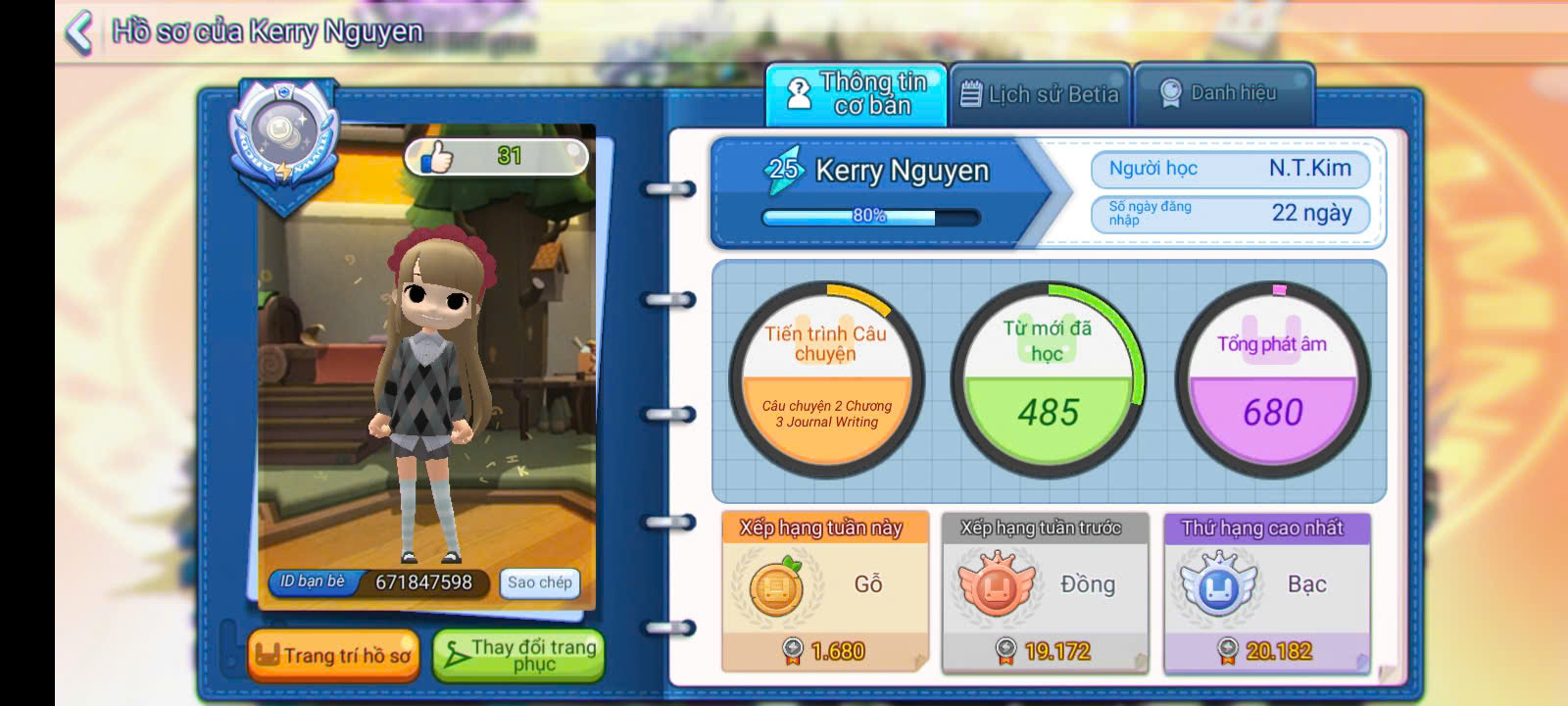Select the Từ mới đã học circle
Screen dimensions: 1568x706
[x=1048, y=378]
